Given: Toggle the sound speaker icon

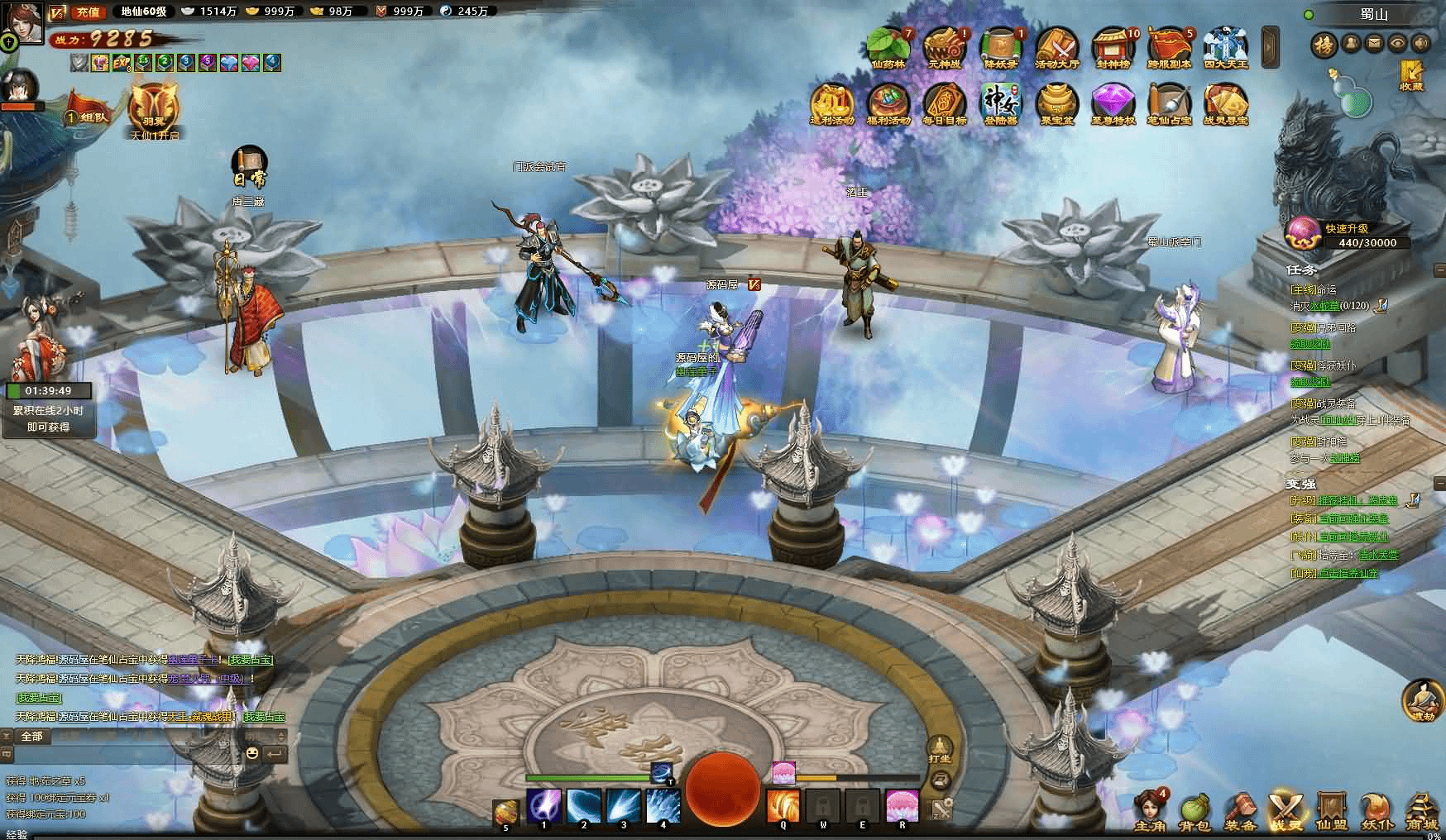Looking at the screenshot, I should pyautogui.click(x=1420, y=43).
